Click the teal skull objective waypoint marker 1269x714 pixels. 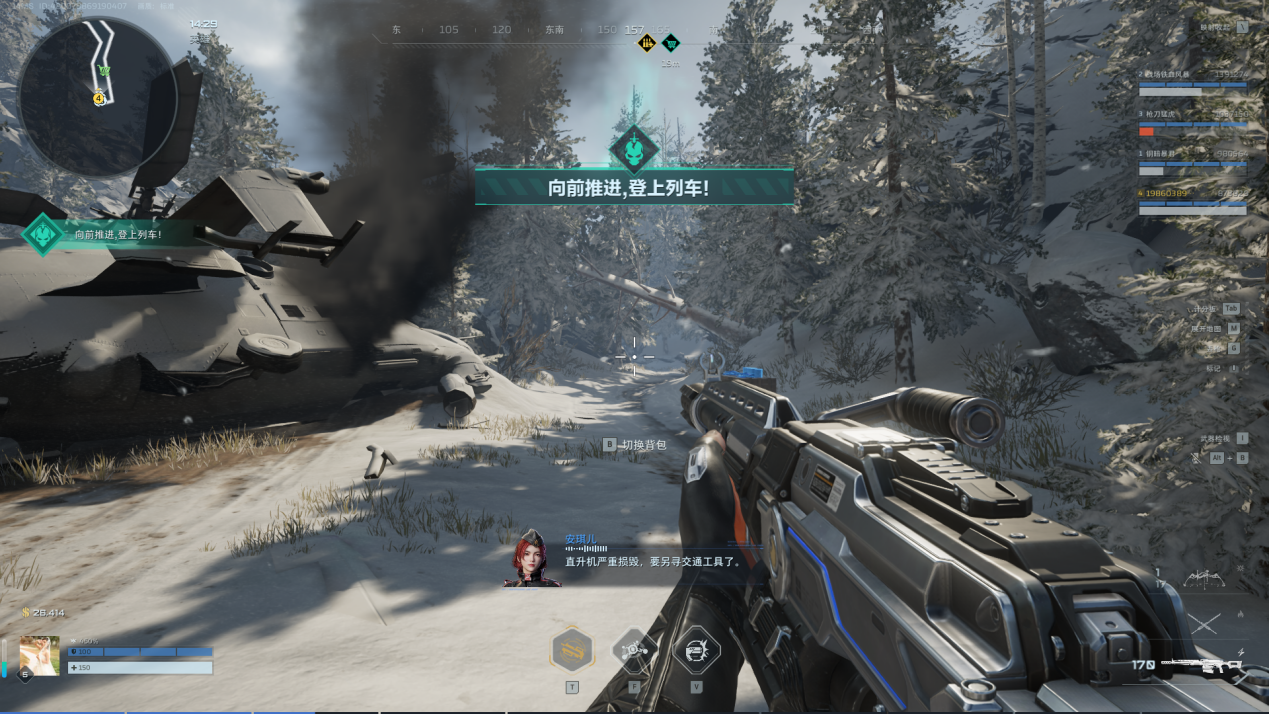click(x=634, y=149)
